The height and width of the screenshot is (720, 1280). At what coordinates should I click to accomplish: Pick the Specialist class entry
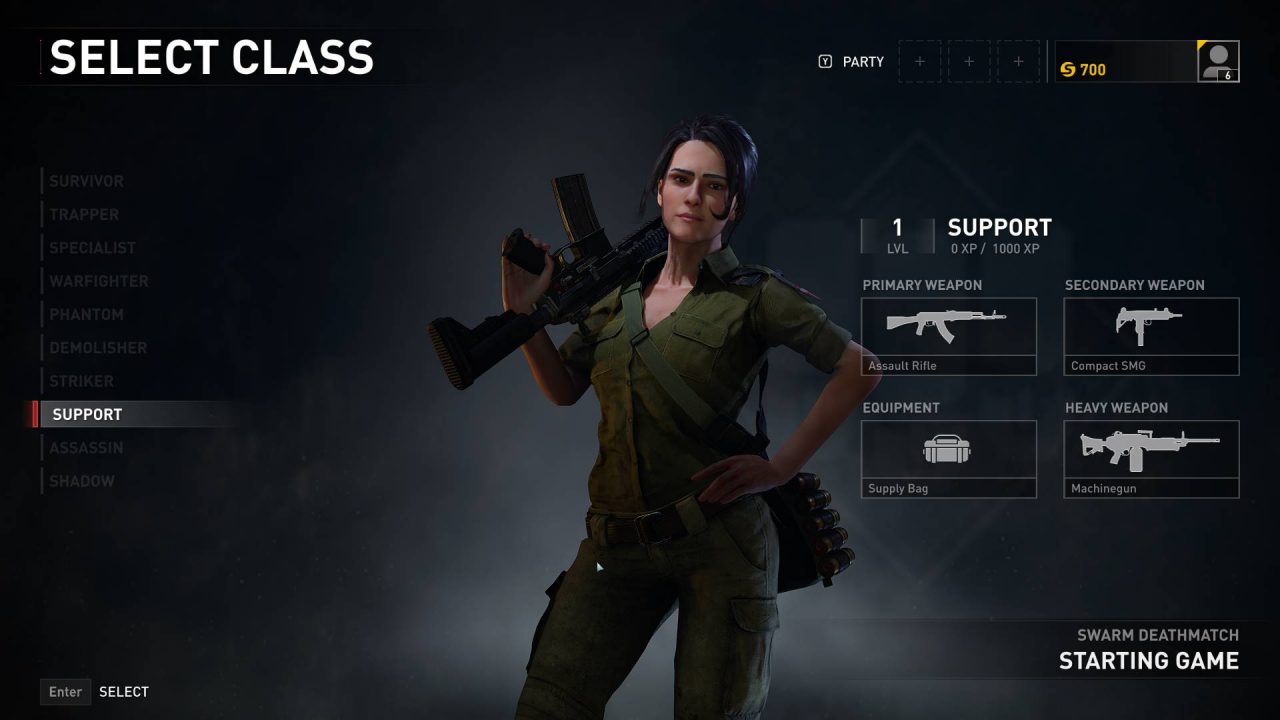point(92,248)
